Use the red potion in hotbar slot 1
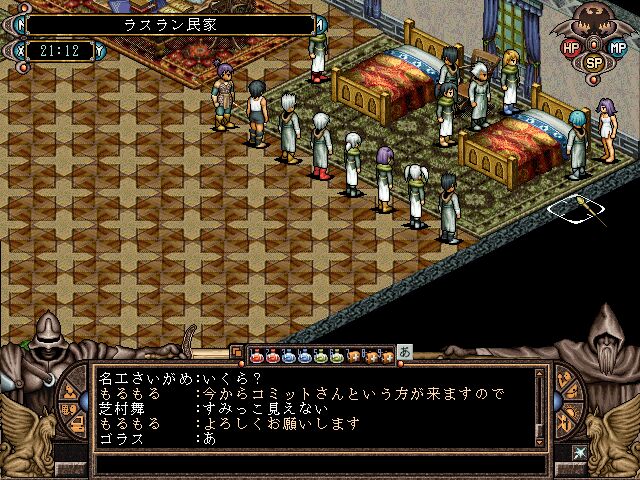This screenshot has width=640, height=480. [256, 355]
